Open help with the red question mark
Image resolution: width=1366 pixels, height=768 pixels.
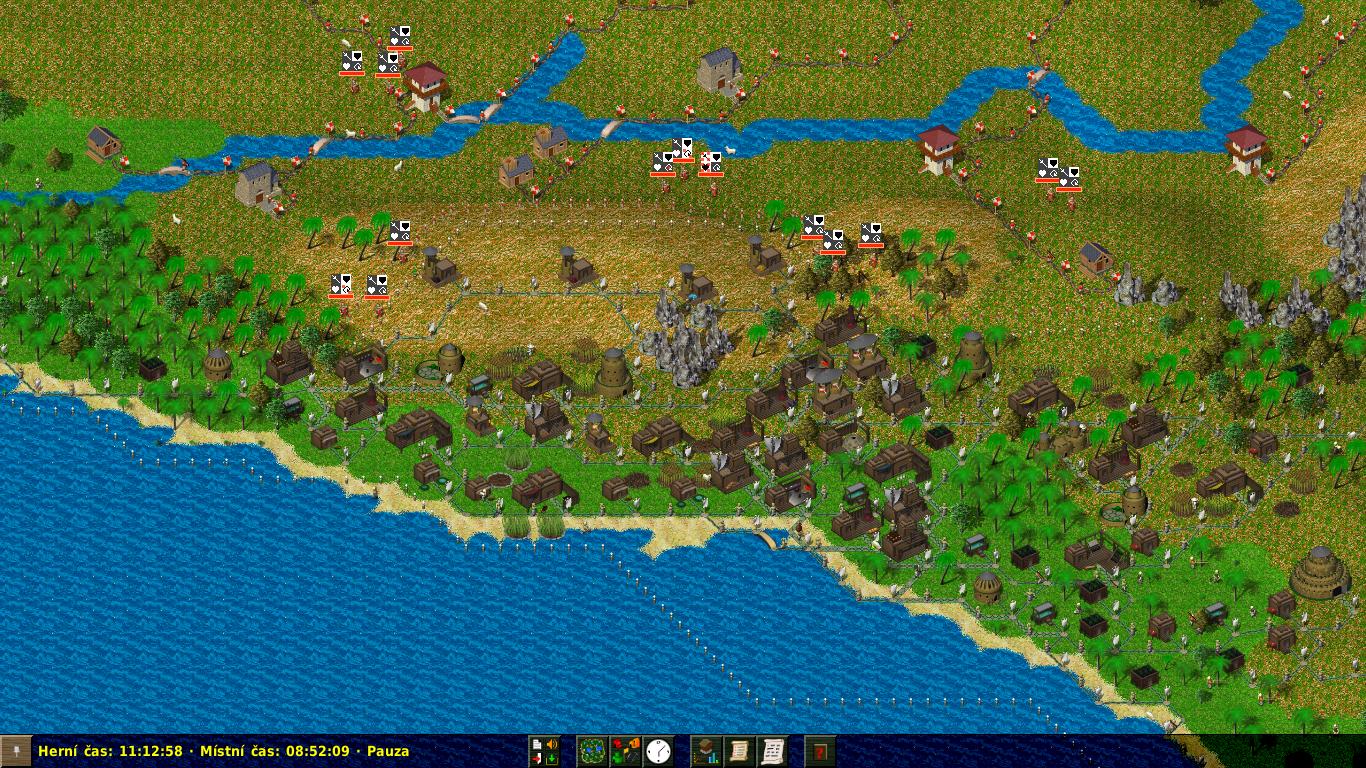tap(820, 751)
